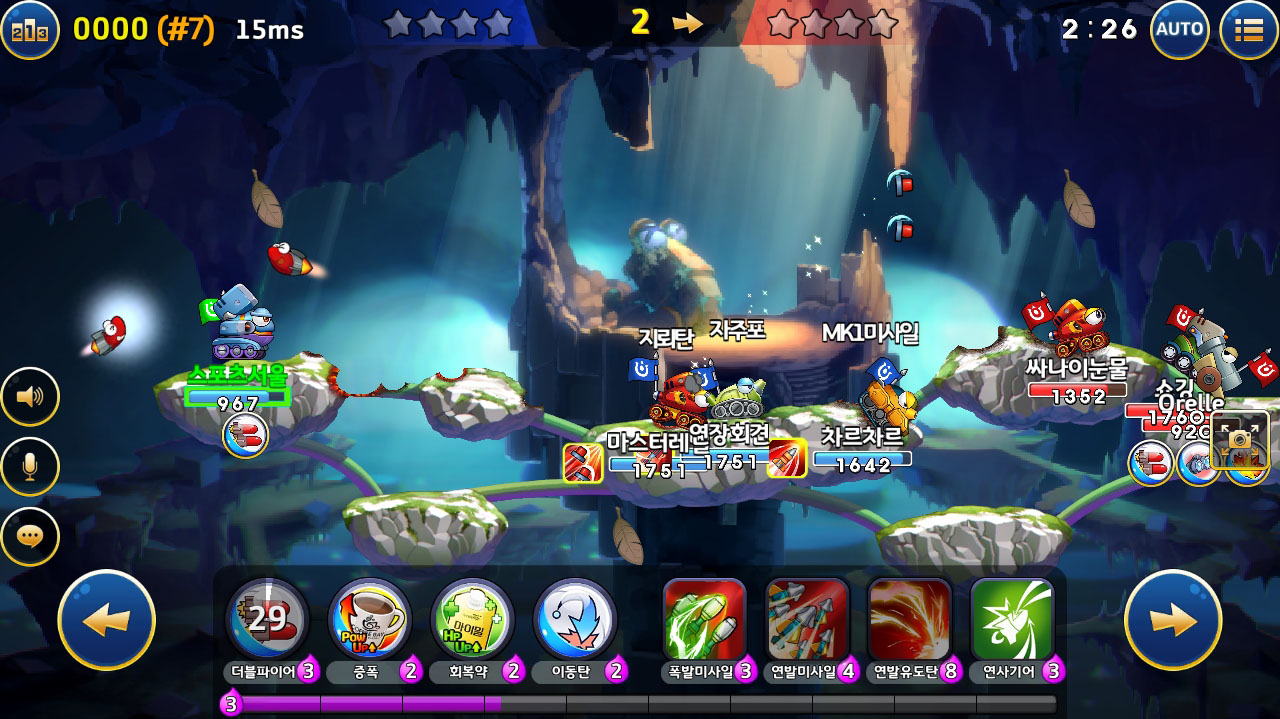The image size is (1280, 719).
Task: Move the tank with the right arrow
Action: tap(1173, 620)
